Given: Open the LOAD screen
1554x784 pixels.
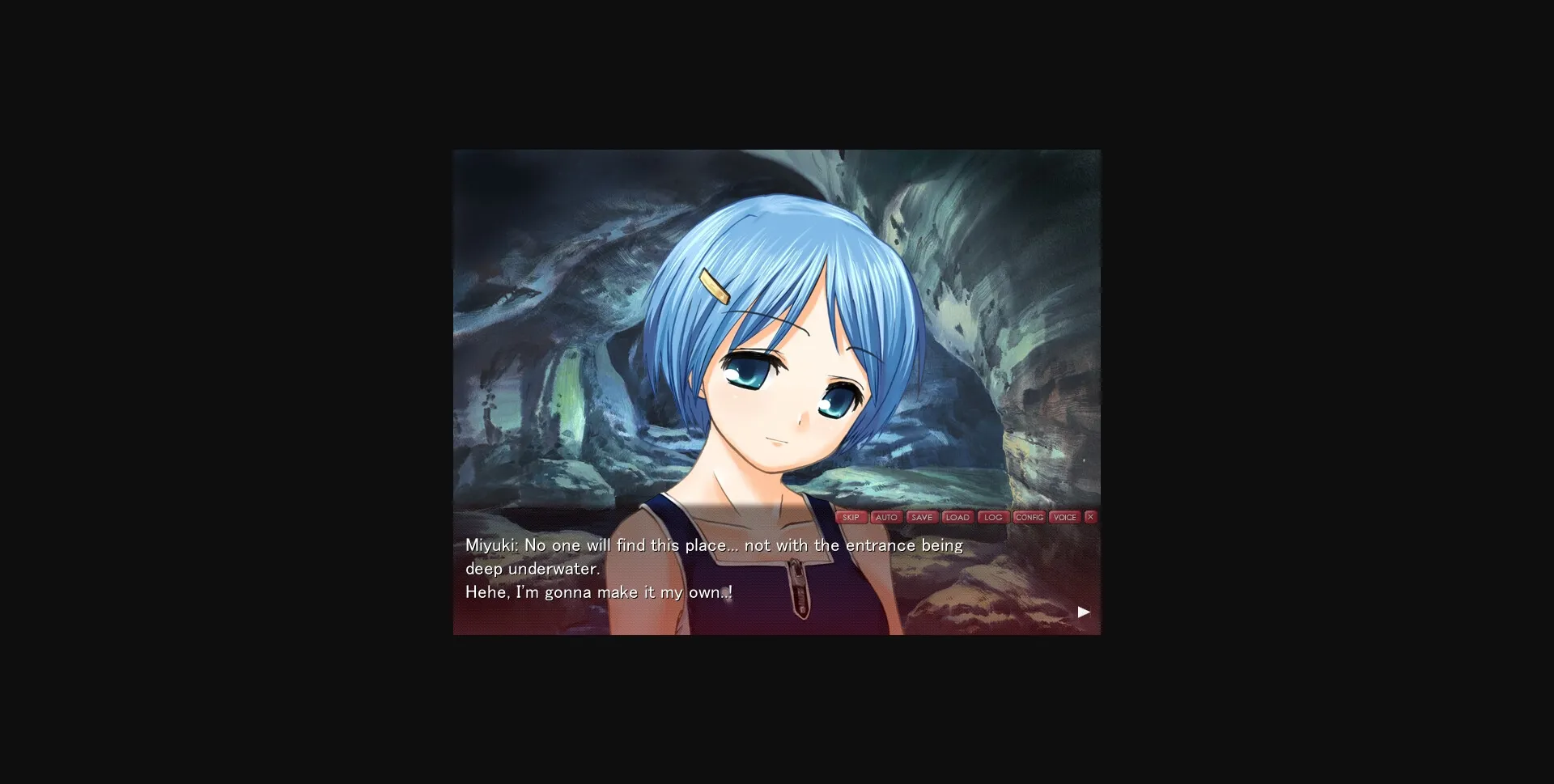Looking at the screenshot, I should [x=958, y=517].
